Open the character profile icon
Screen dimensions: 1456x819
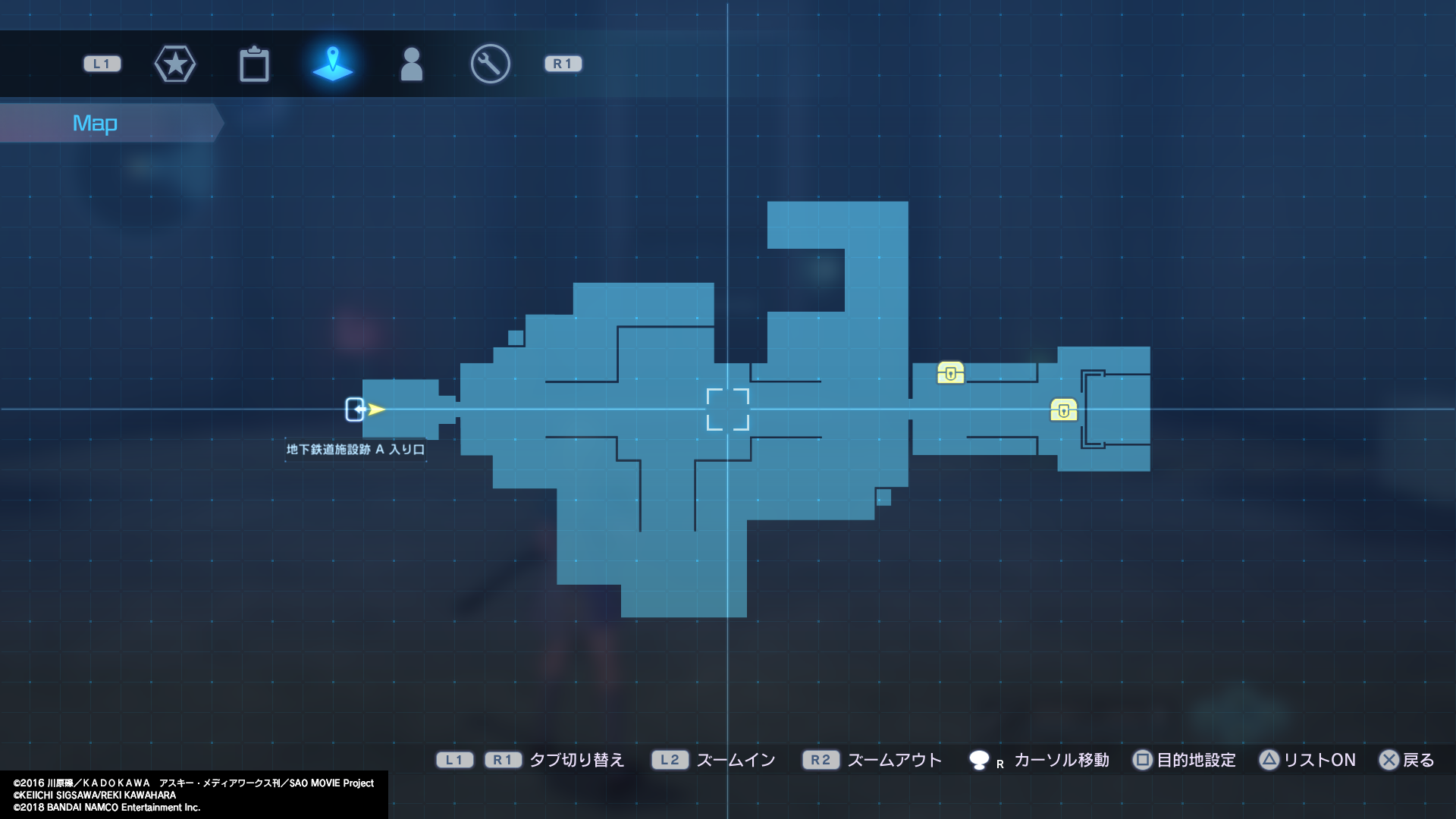click(x=412, y=64)
